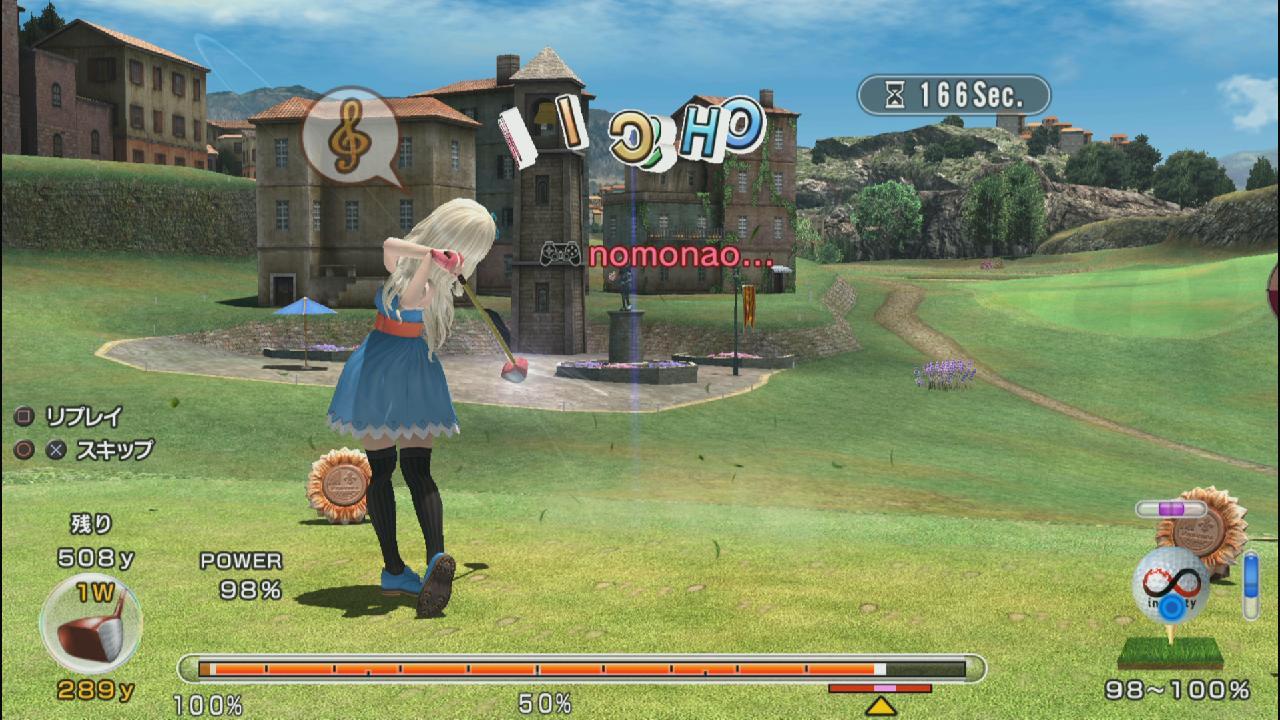Screen dimensions: 1280x720
Task: Select the 1W driver club icon
Action: pyautogui.click(x=91, y=624)
